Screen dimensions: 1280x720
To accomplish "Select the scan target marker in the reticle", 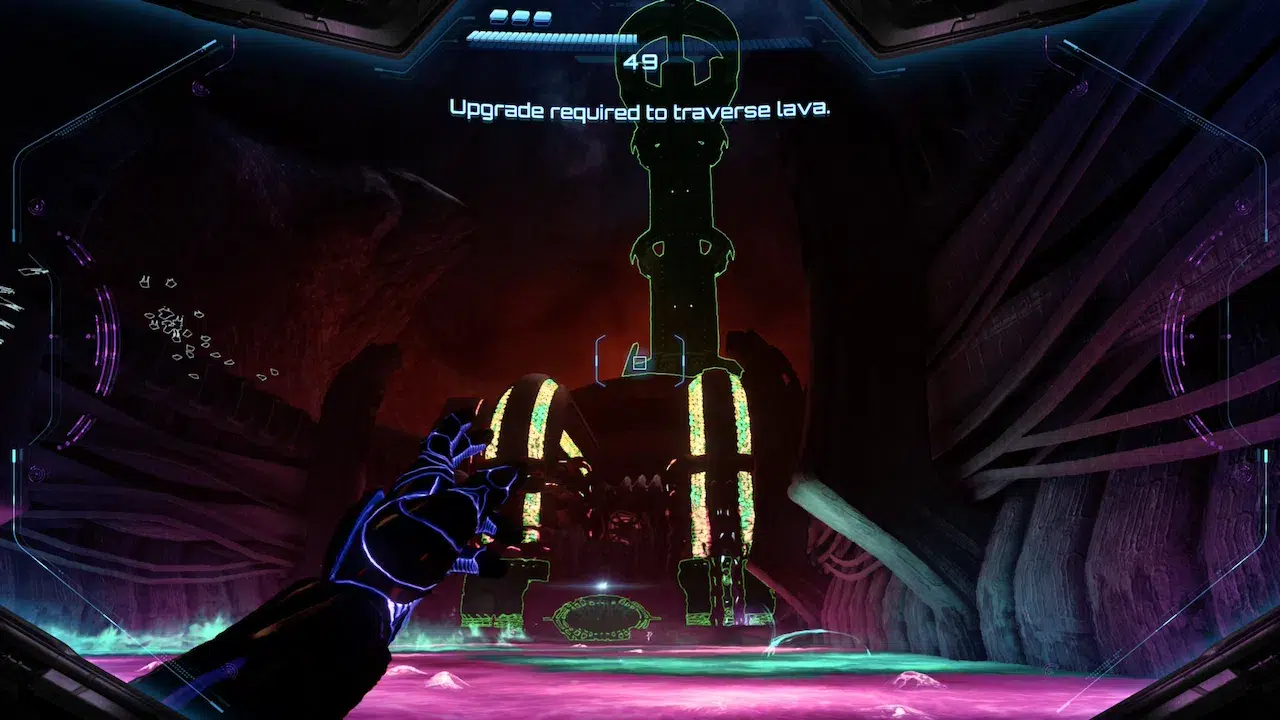I will 639,362.
